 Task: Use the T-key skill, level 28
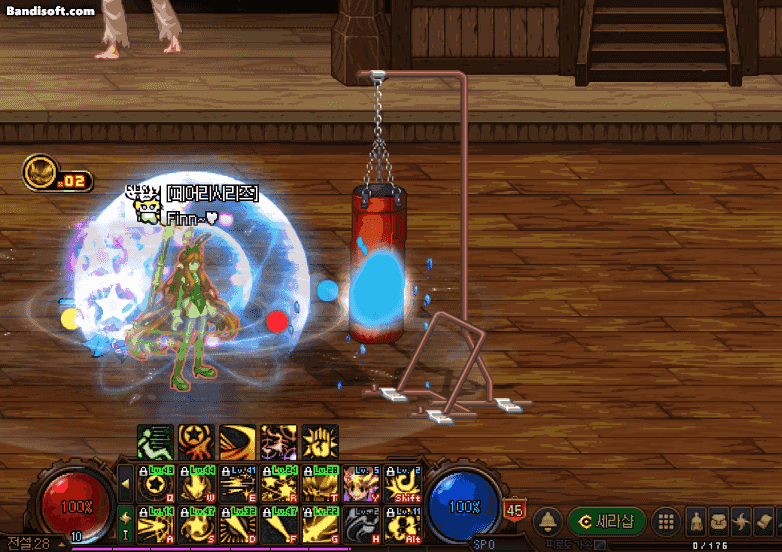click(320, 485)
